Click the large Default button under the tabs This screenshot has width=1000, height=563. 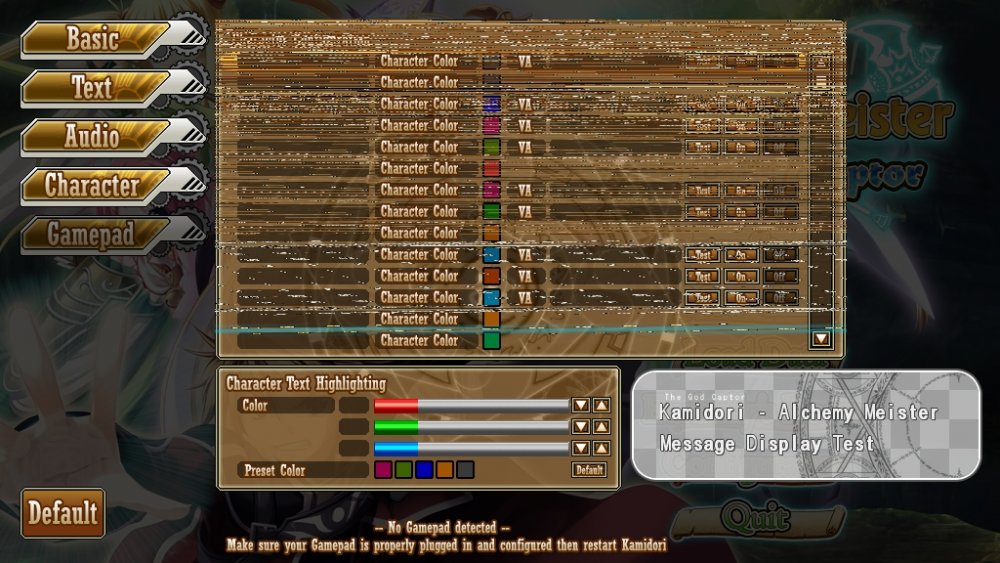[62, 513]
